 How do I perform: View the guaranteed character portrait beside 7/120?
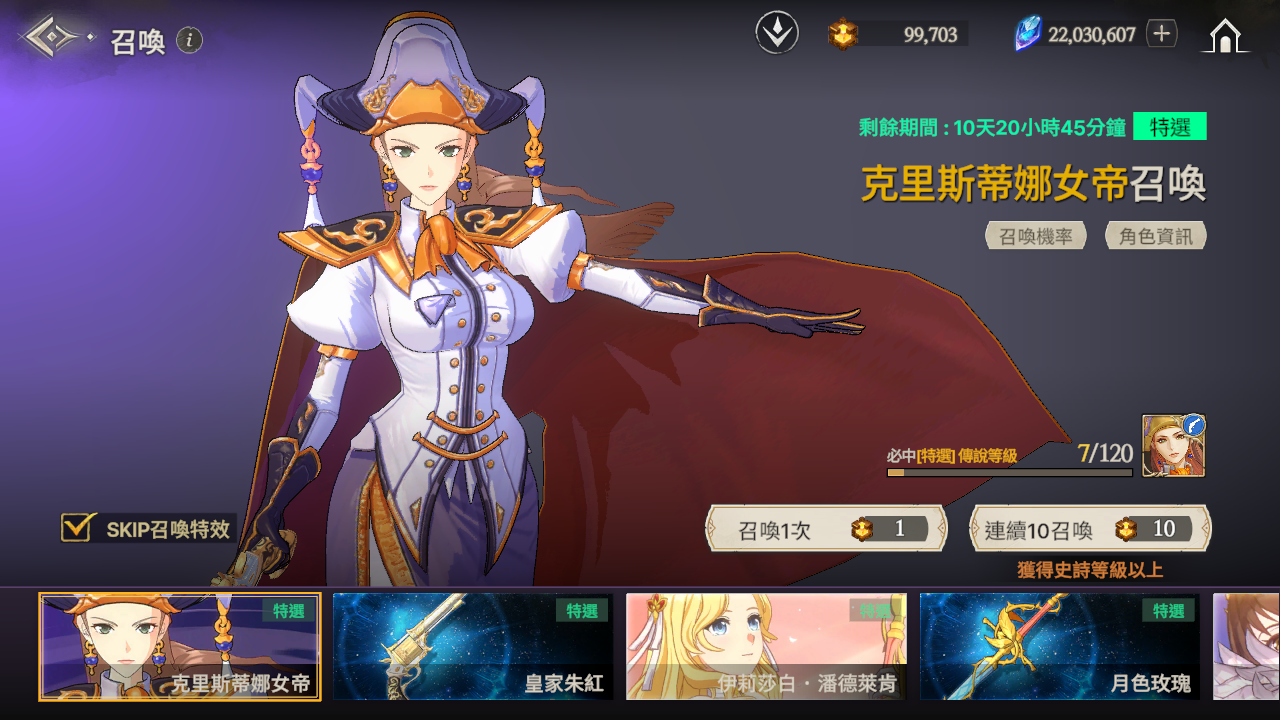(x=1174, y=446)
